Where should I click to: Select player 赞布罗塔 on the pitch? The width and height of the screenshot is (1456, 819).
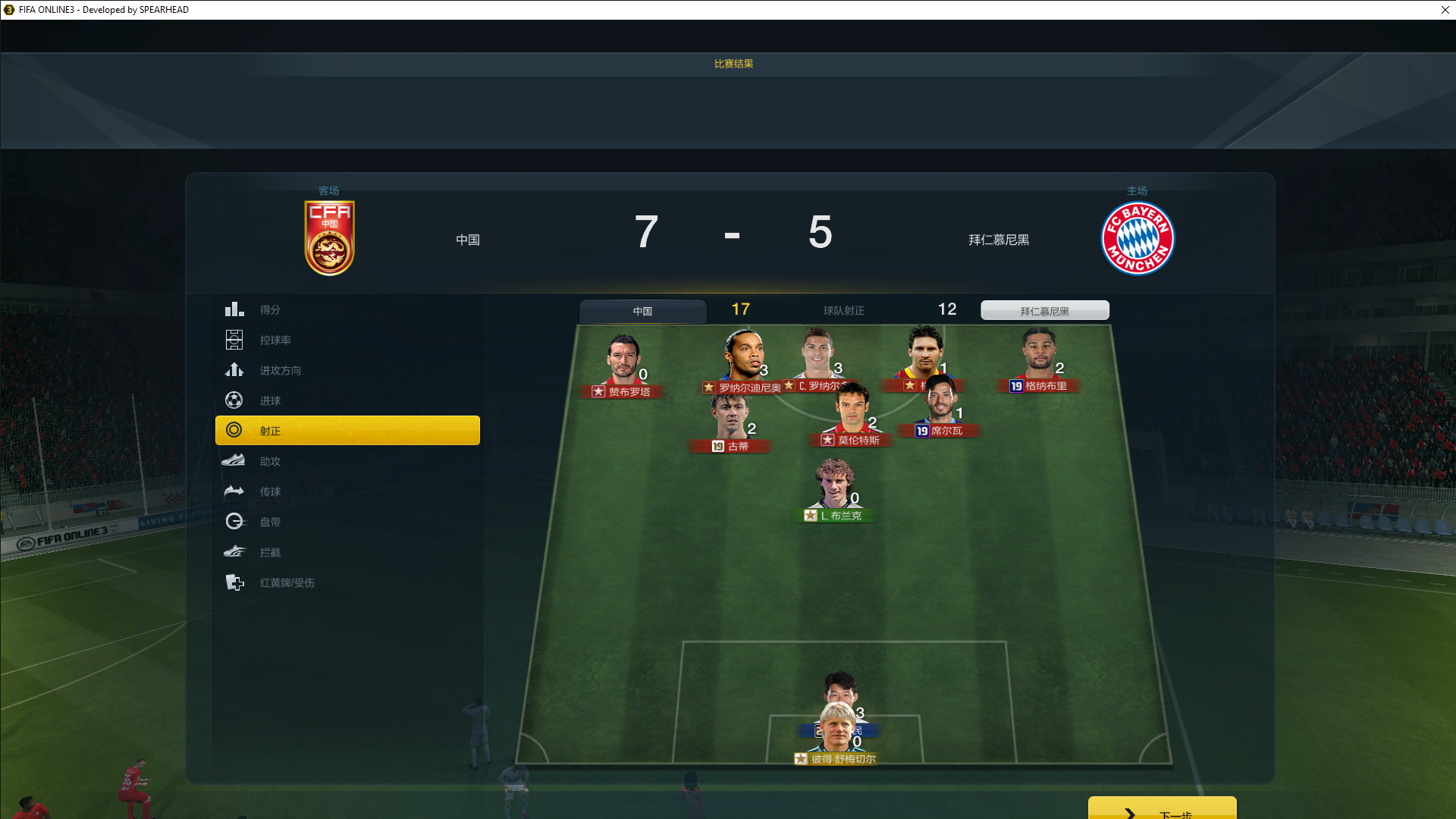pyautogui.click(x=623, y=361)
